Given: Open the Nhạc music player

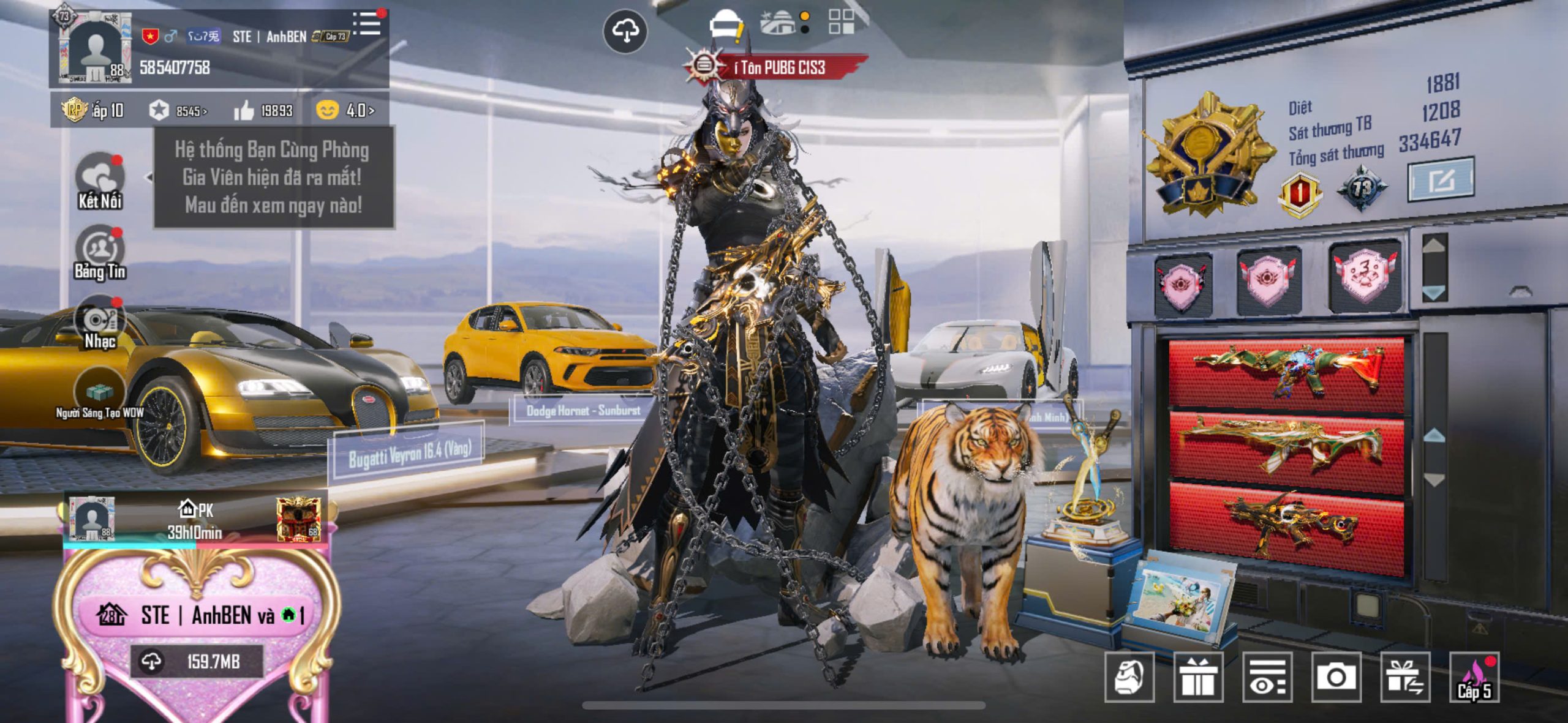Looking at the screenshot, I should pos(99,323).
